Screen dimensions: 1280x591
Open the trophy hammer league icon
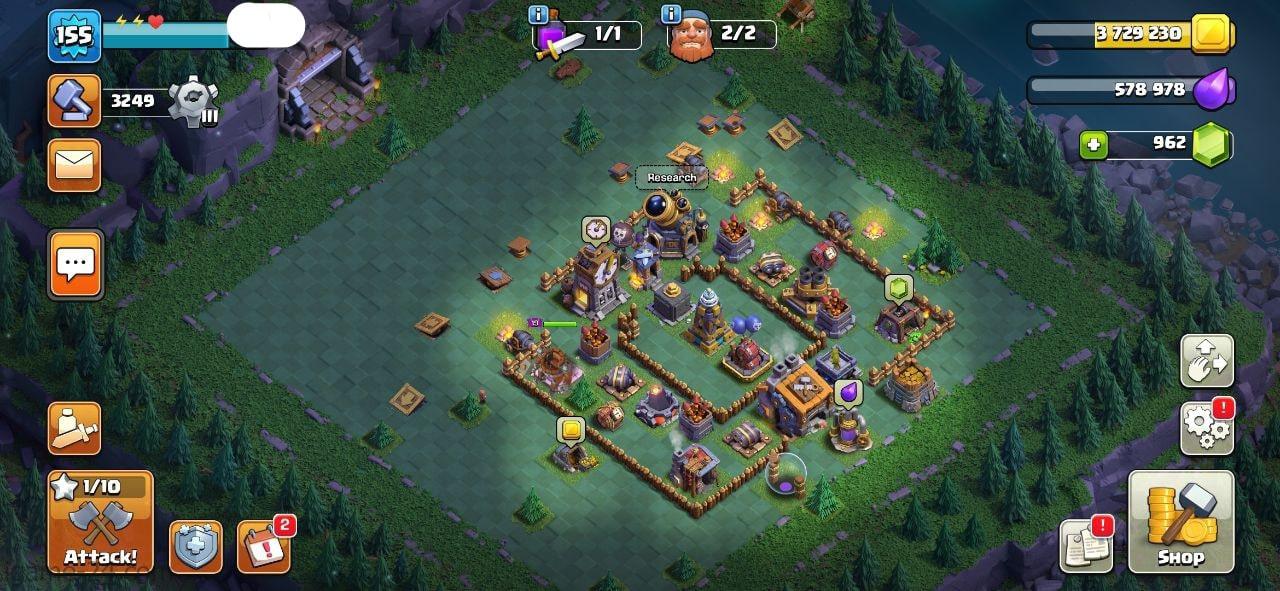pyautogui.click(x=75, y=101)
